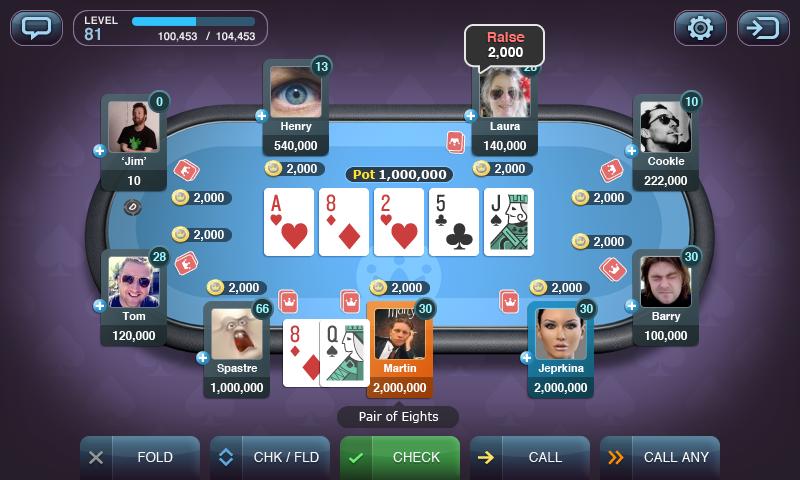Choose the green CHECK button

click(399, 457)
